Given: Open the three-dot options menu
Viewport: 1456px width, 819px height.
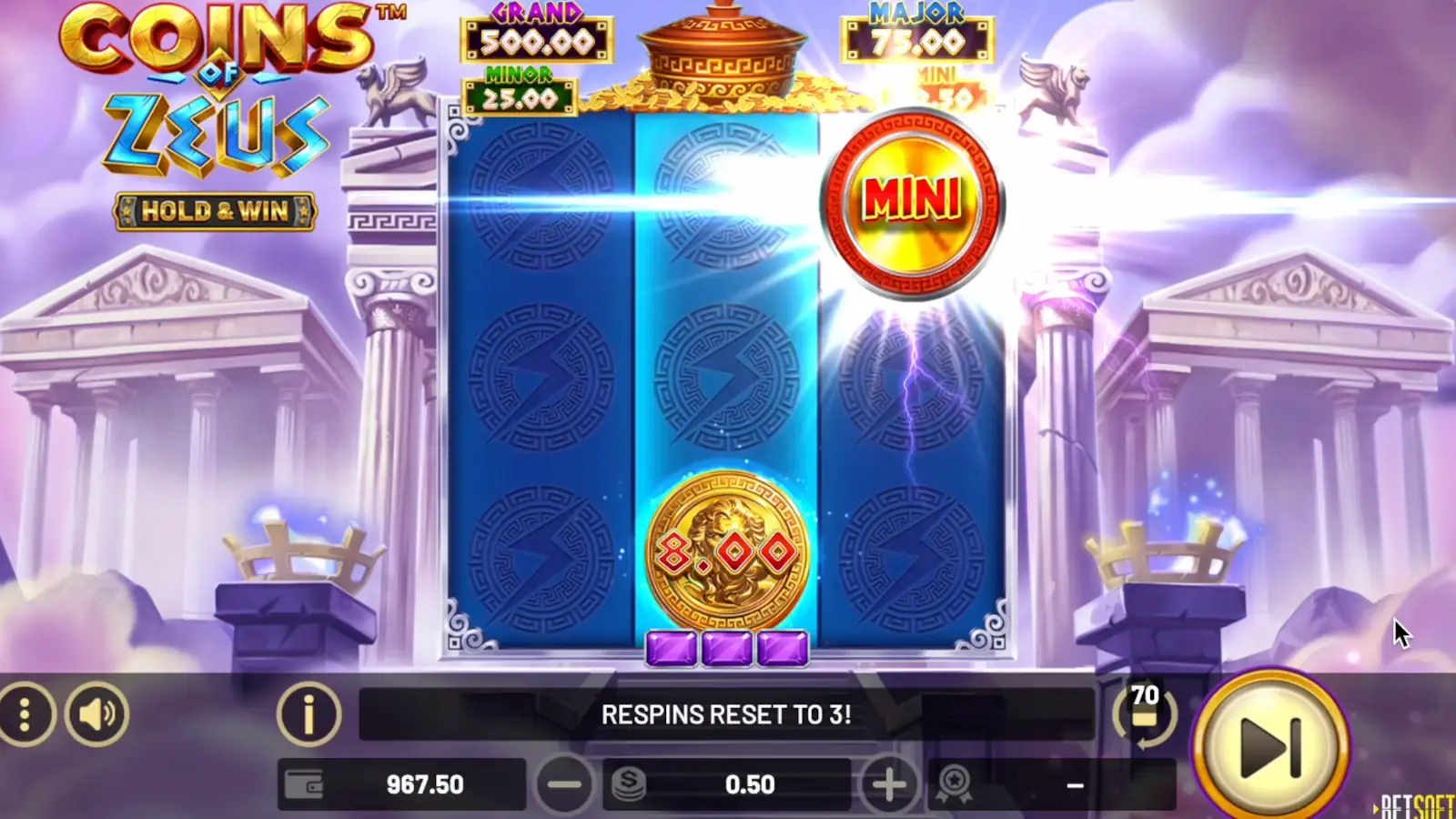Looking at the screenshot, I should click(25, 714).
